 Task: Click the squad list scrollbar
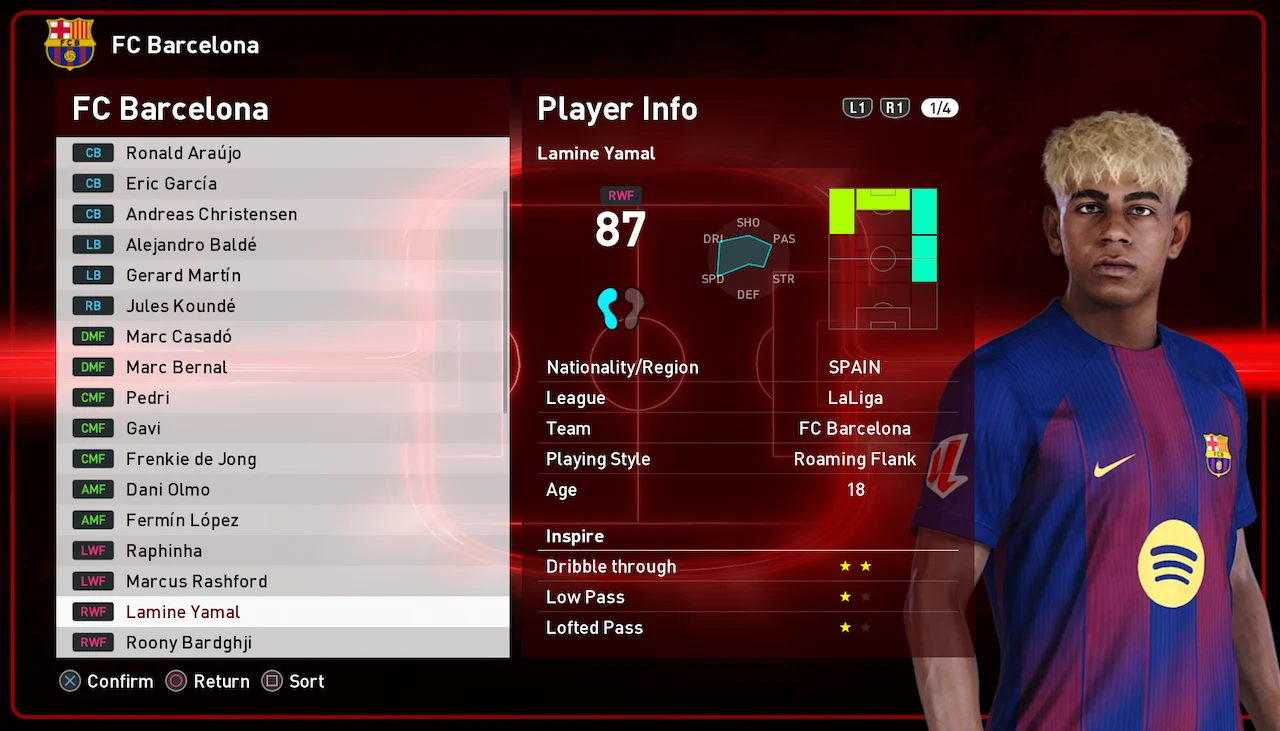click(x=506, y=300)
